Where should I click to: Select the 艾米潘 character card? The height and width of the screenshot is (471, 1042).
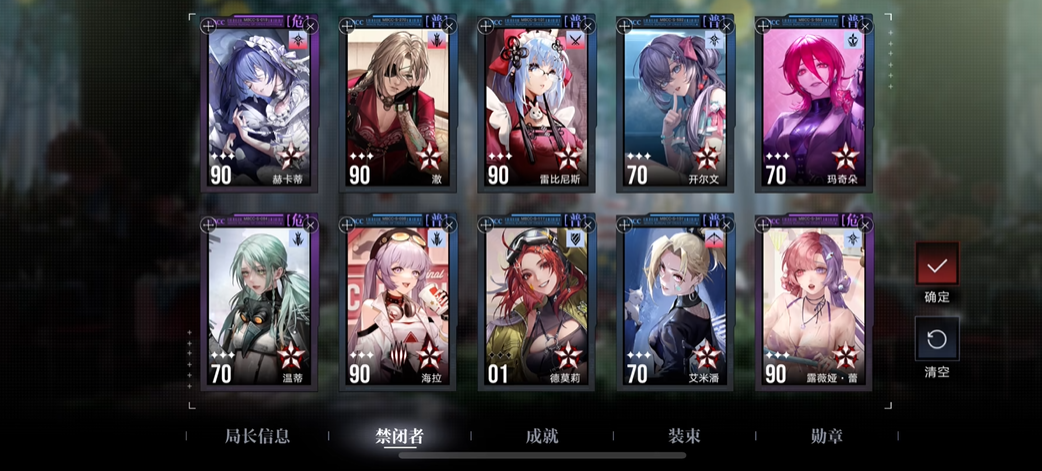click(675, 305)
